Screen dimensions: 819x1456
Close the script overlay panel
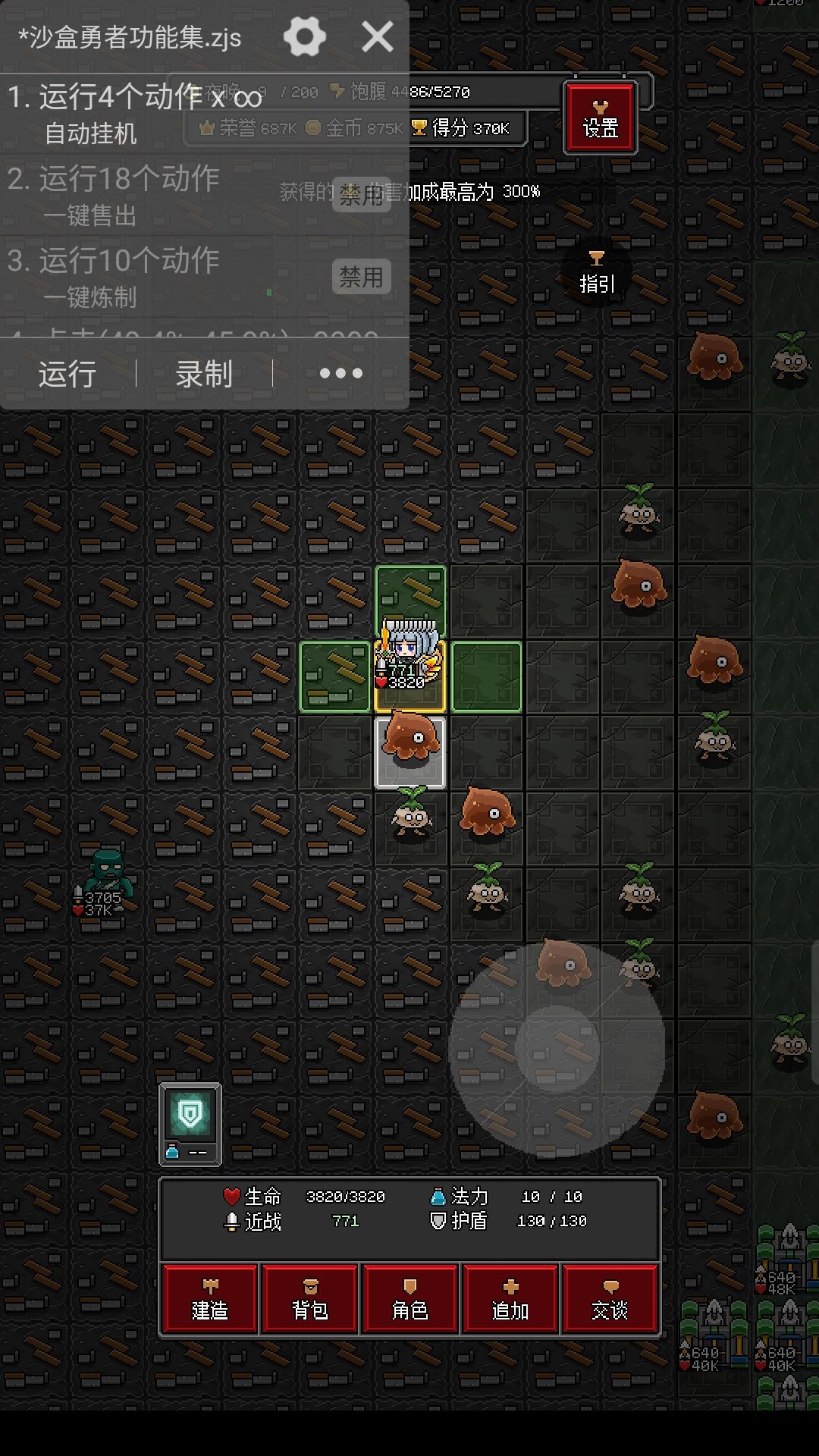378,36
